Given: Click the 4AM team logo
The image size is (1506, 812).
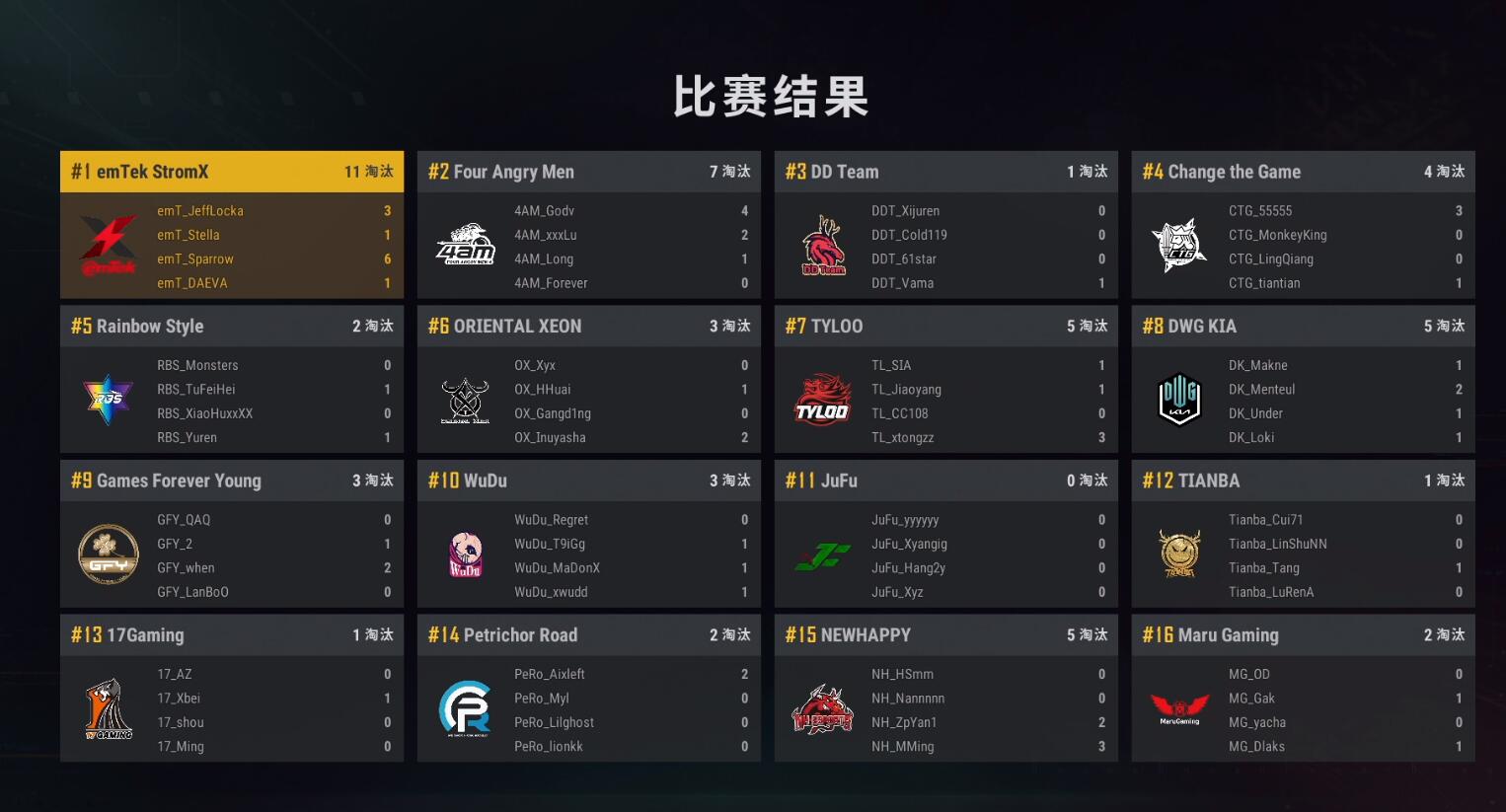Looking at the screenshot, I should 465,246.
